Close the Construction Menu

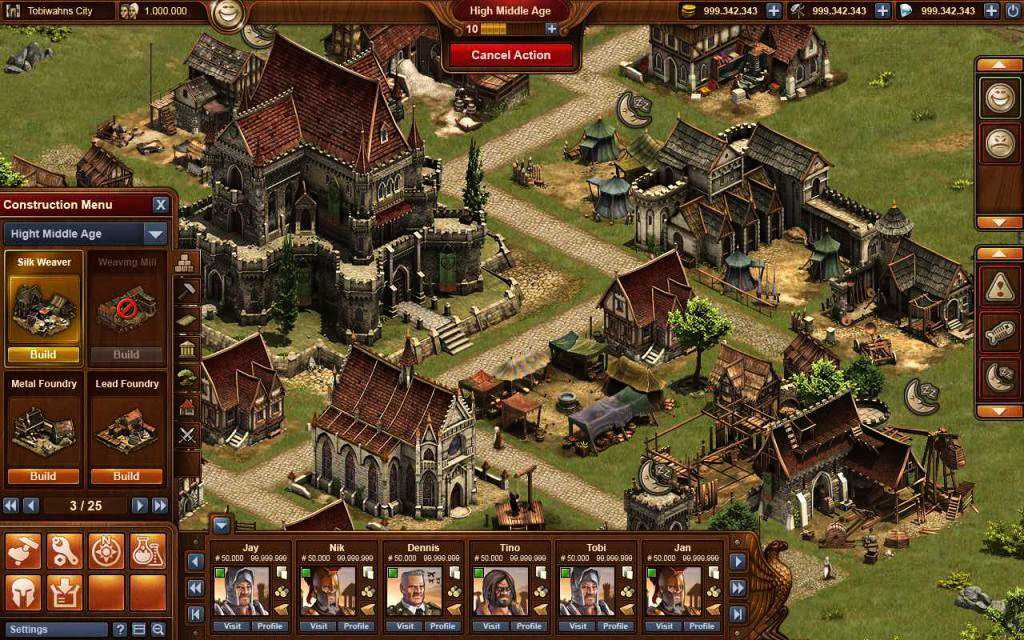point(160,205)
